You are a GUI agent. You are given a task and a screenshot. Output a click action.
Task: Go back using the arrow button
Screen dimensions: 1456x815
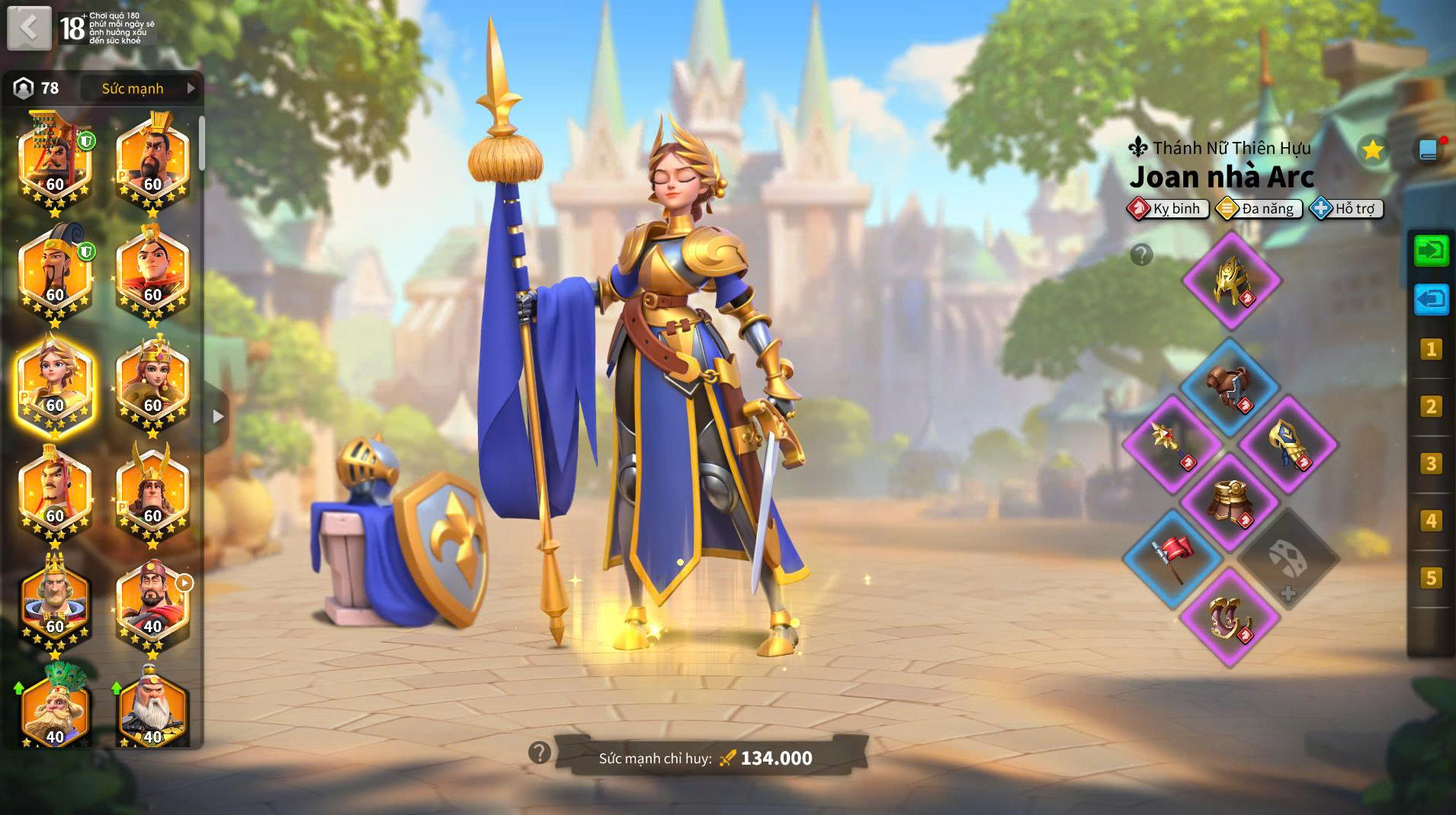click(29, 28)
